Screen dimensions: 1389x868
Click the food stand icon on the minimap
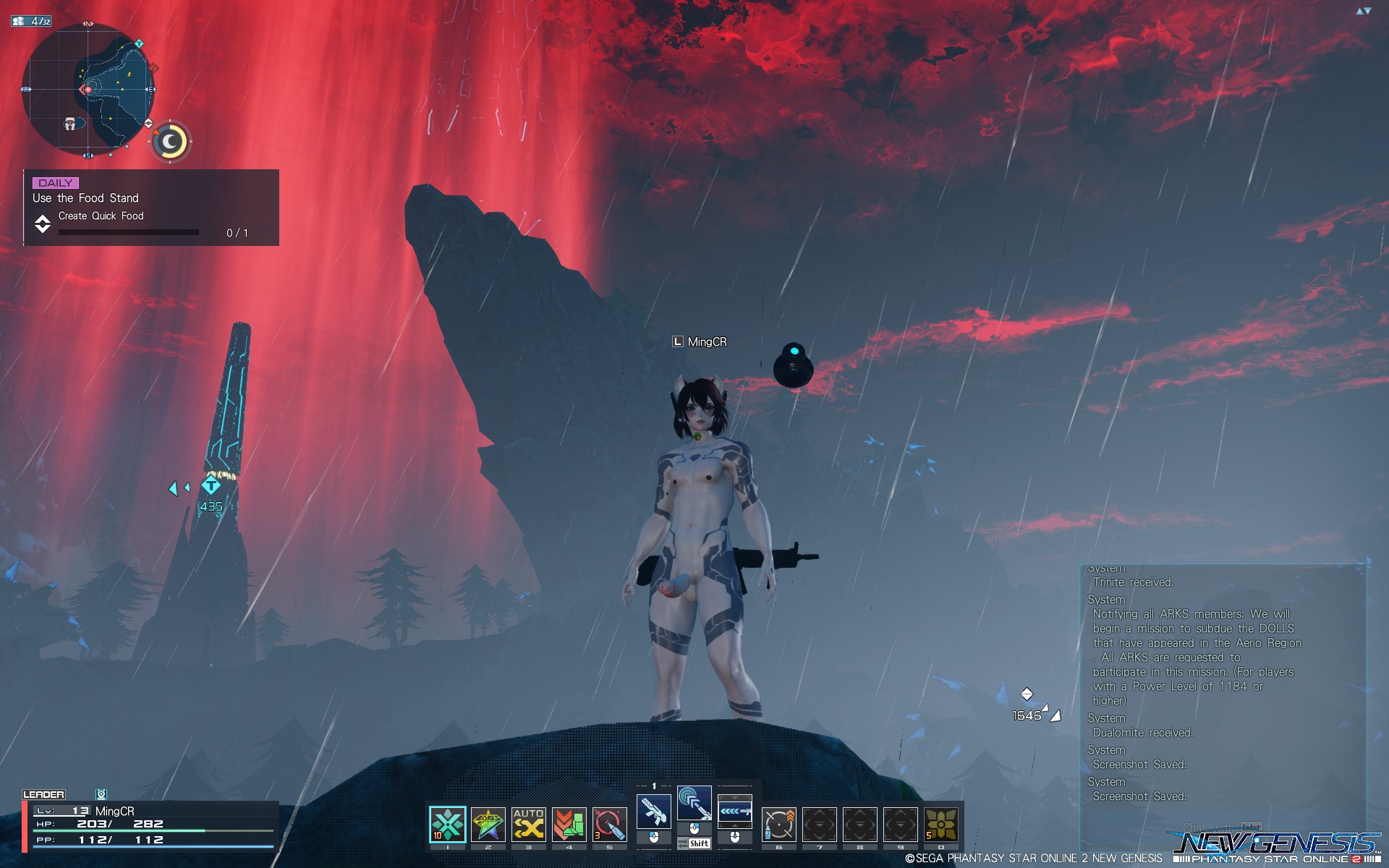pos(70,124)
